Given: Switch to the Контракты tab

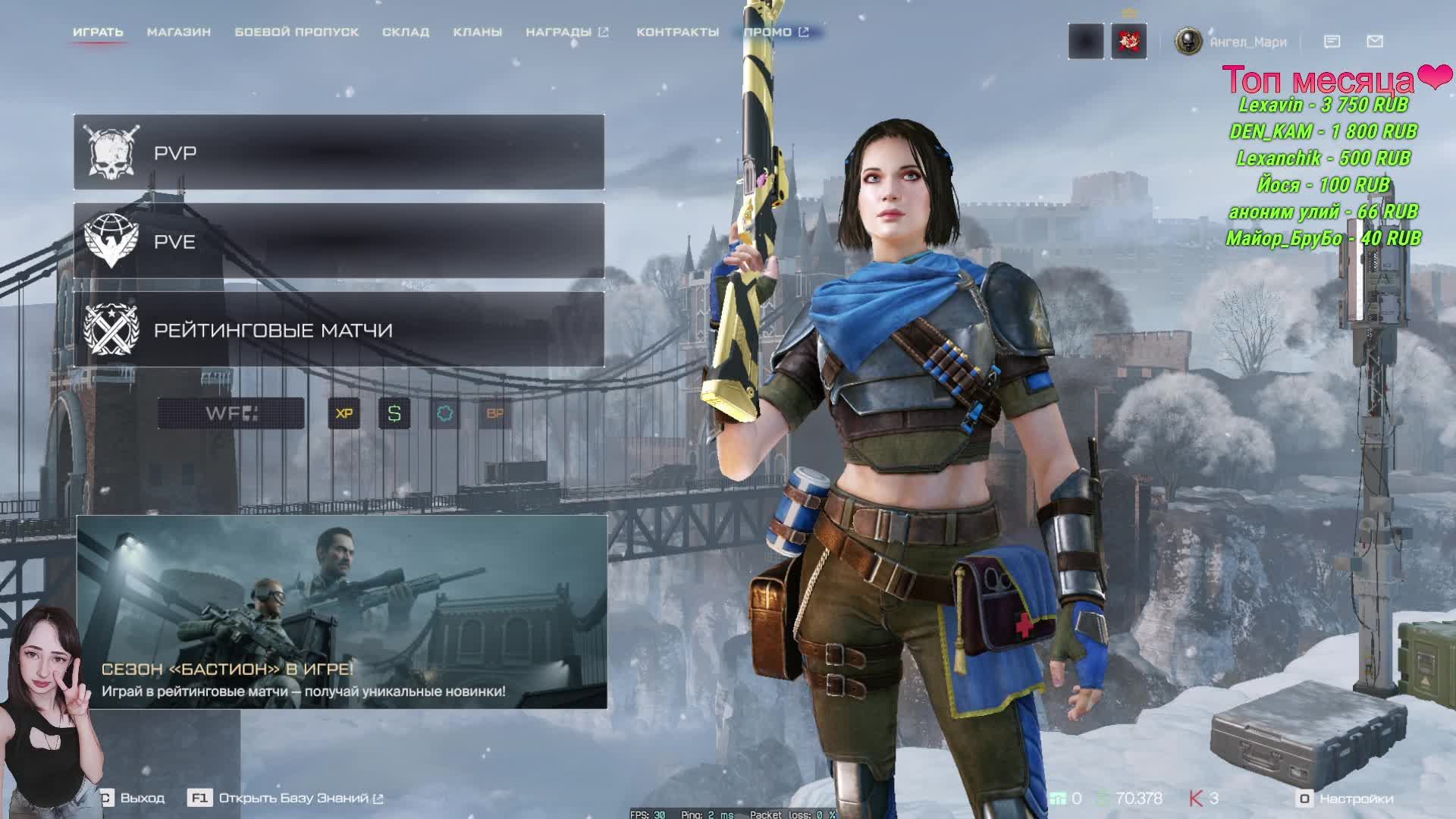Looking at the screenshot, I should (677, 32).
